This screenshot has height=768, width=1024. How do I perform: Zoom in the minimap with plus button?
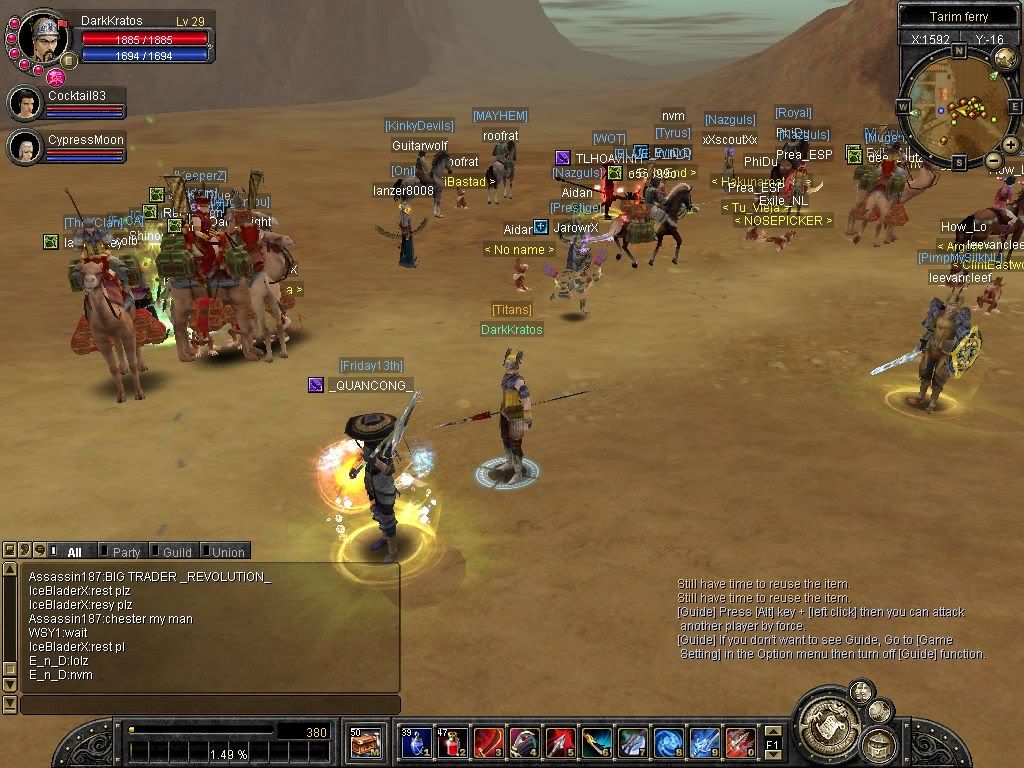1010,145
